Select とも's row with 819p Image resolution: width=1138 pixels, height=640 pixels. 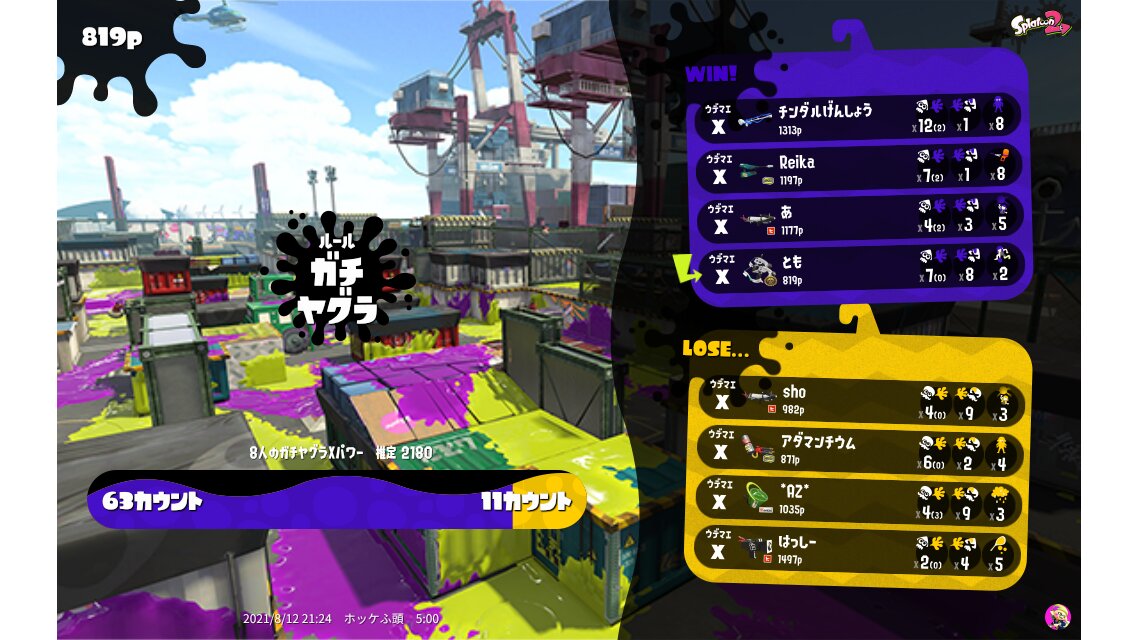858,270
